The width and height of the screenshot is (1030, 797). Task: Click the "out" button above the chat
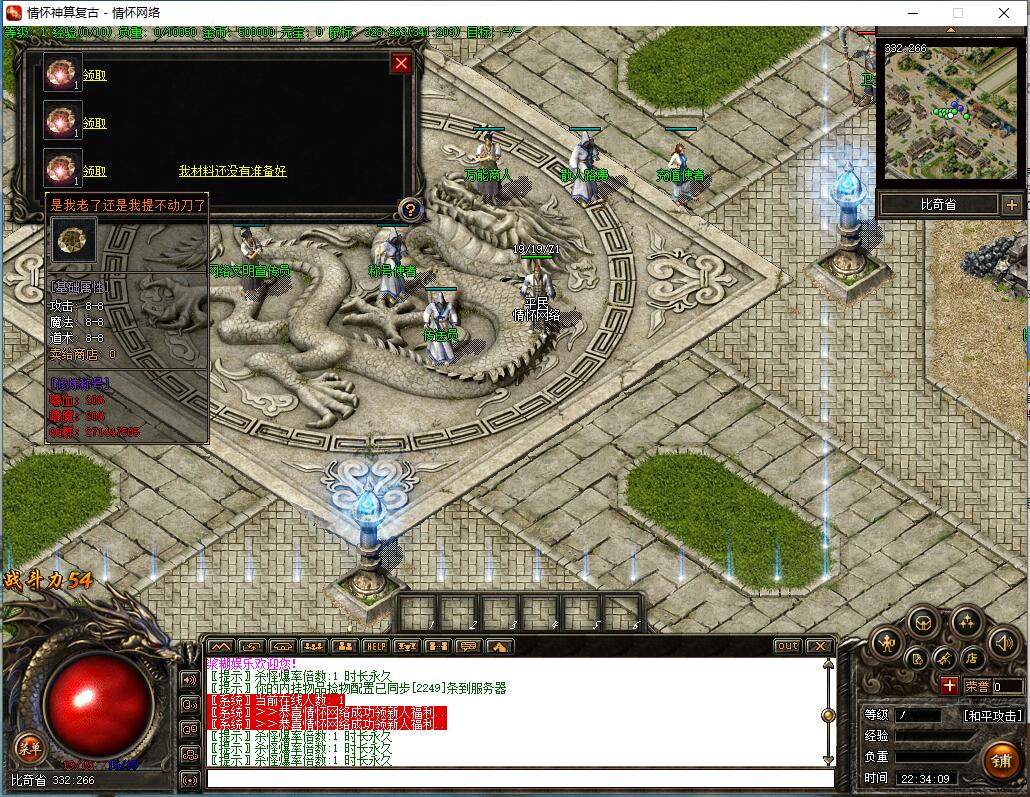(788, 646)
